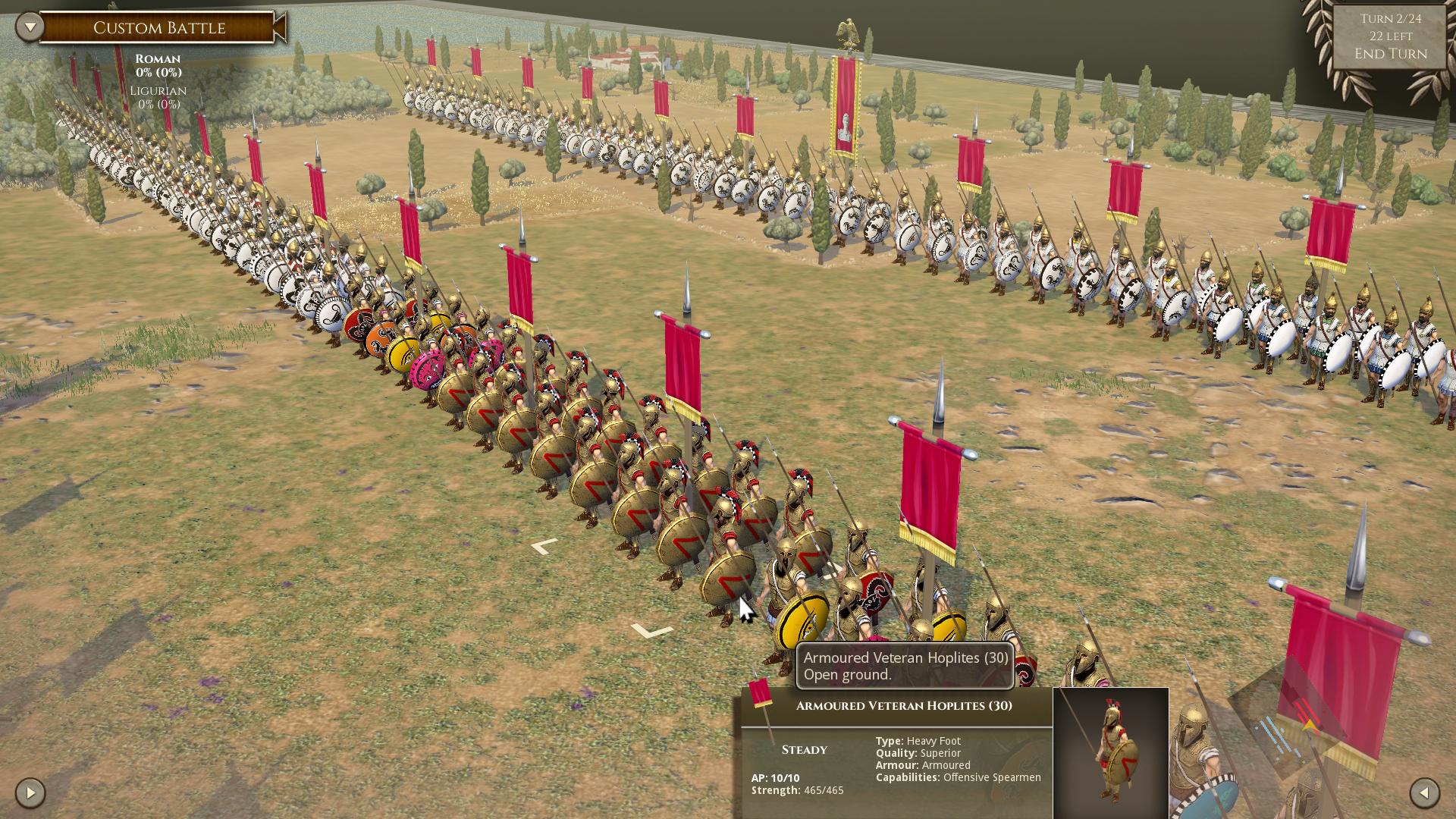
Task: Click the Steady morale status text
Action: point(804,749)
